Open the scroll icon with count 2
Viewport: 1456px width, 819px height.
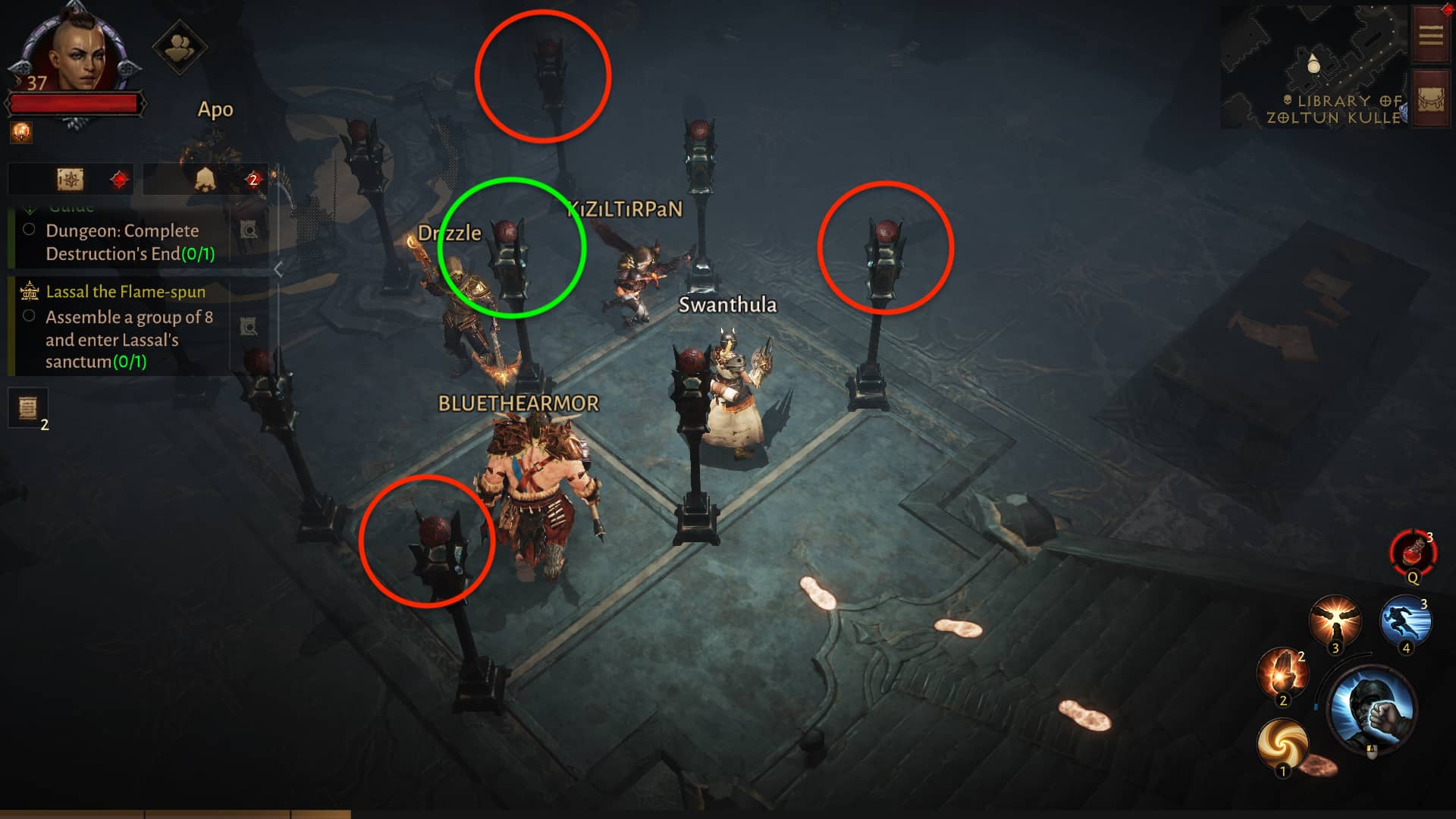(28, 409)
